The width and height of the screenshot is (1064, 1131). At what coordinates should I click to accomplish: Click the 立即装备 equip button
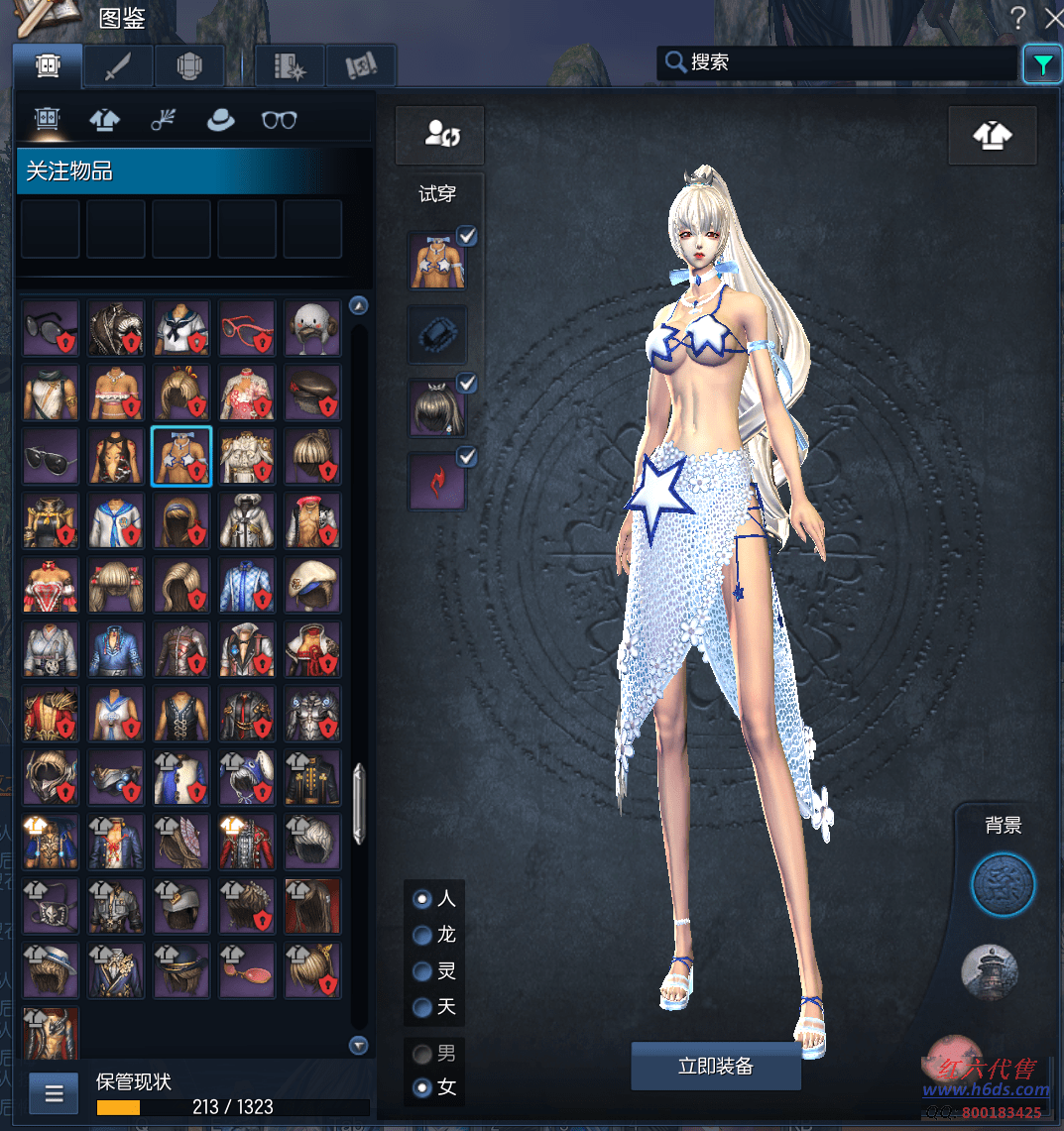(x=715, y=1067)
